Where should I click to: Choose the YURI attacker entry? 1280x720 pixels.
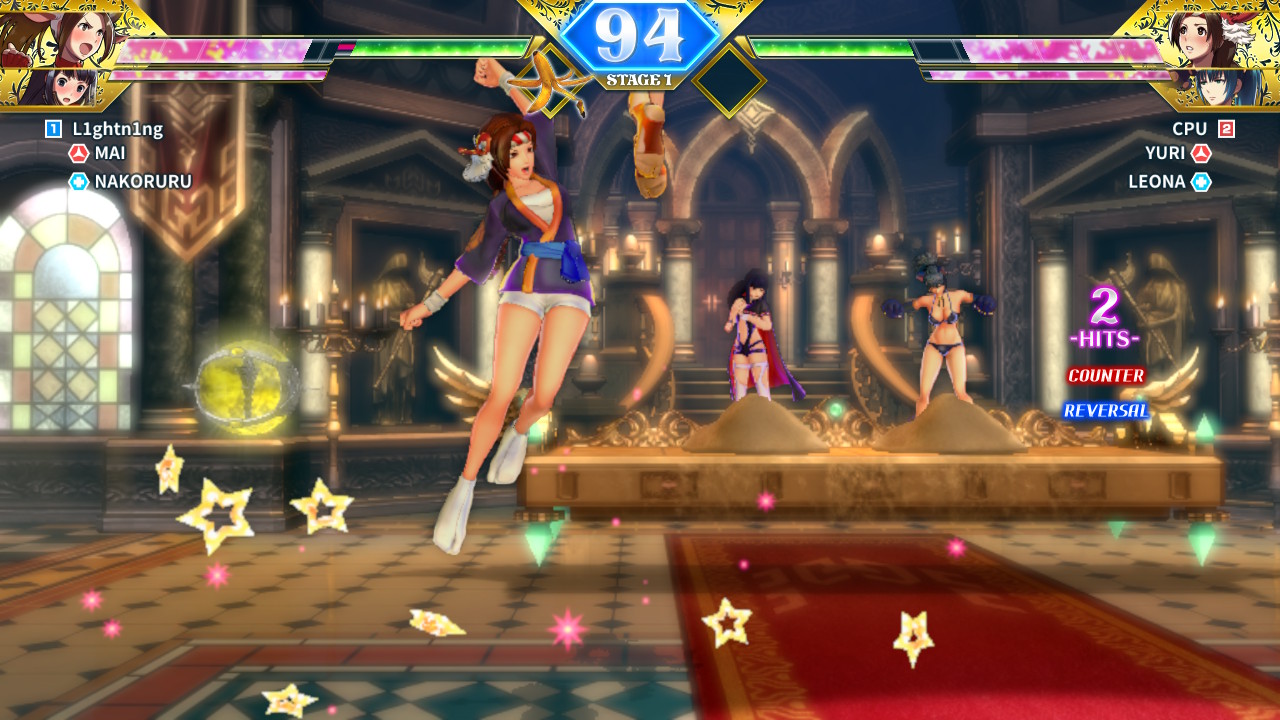click(x=1165, y=154)
